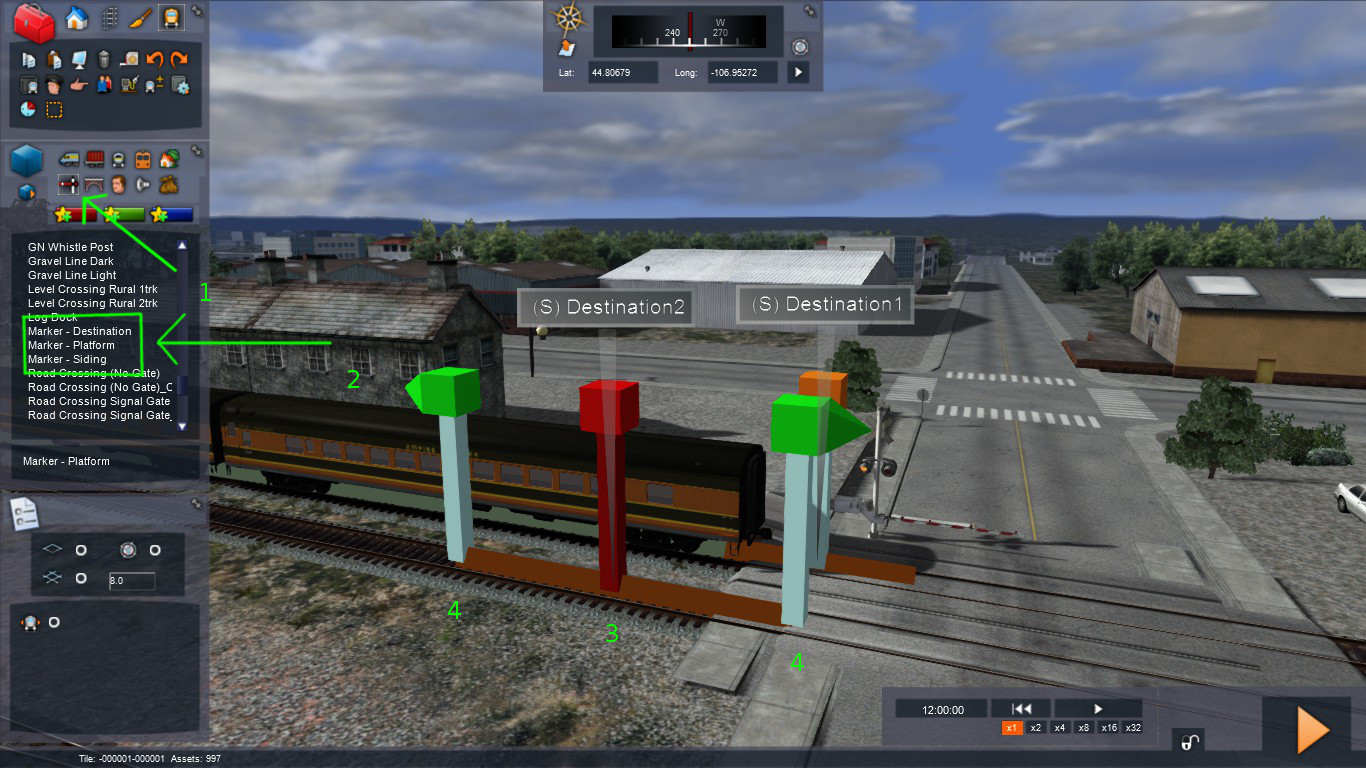Click the trash can delete icon

point(103,60)
